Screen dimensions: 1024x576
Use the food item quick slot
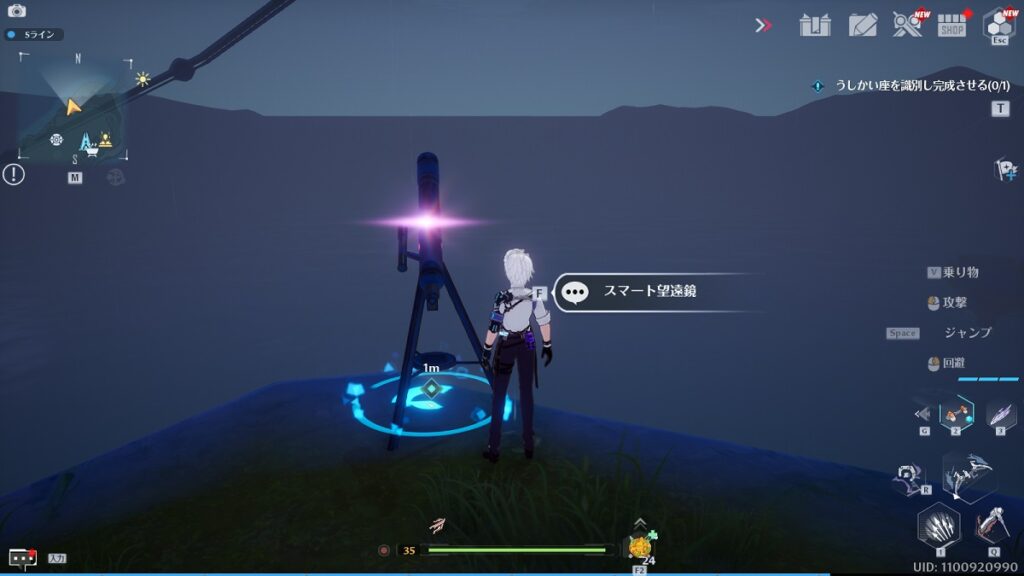(638, 546)
